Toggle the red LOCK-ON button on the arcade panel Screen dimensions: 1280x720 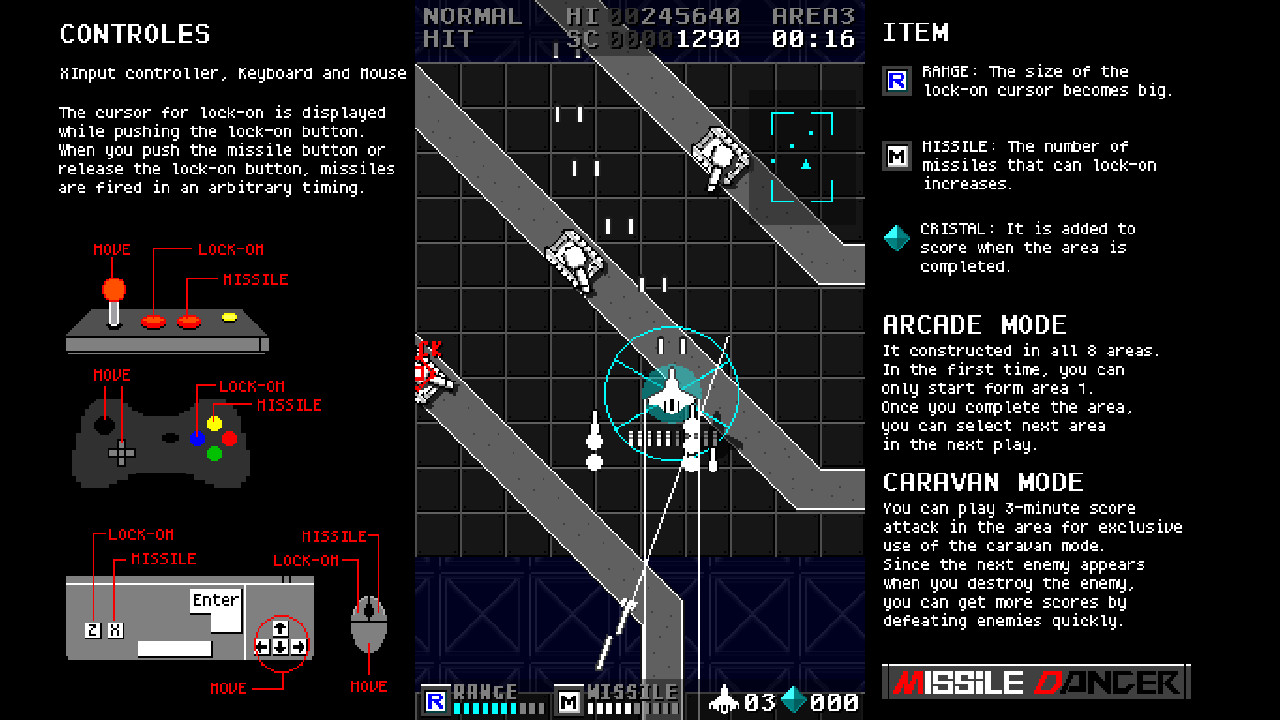tap(152, 322)
